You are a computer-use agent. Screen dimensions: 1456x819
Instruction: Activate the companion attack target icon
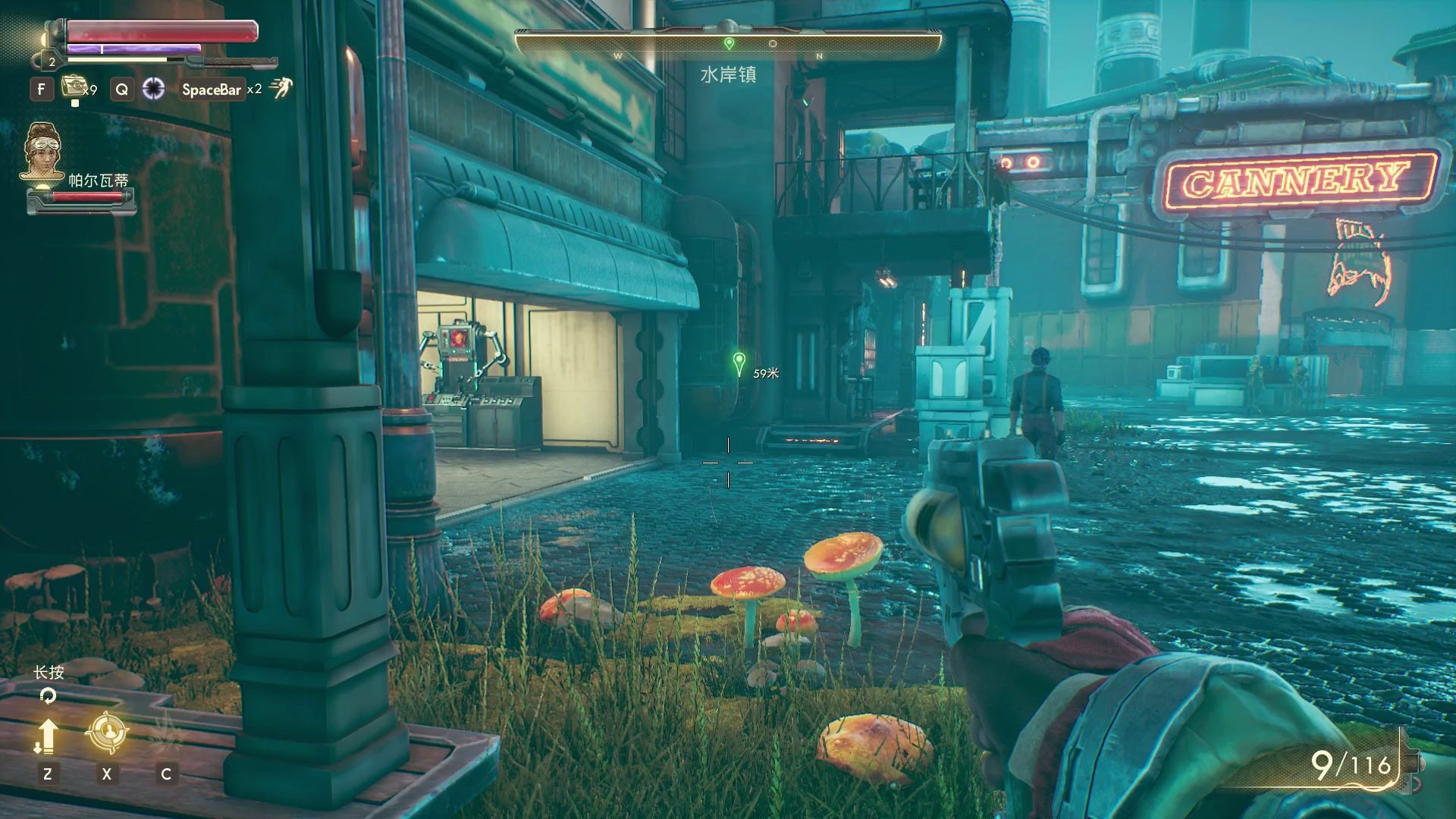click(106, 733)
